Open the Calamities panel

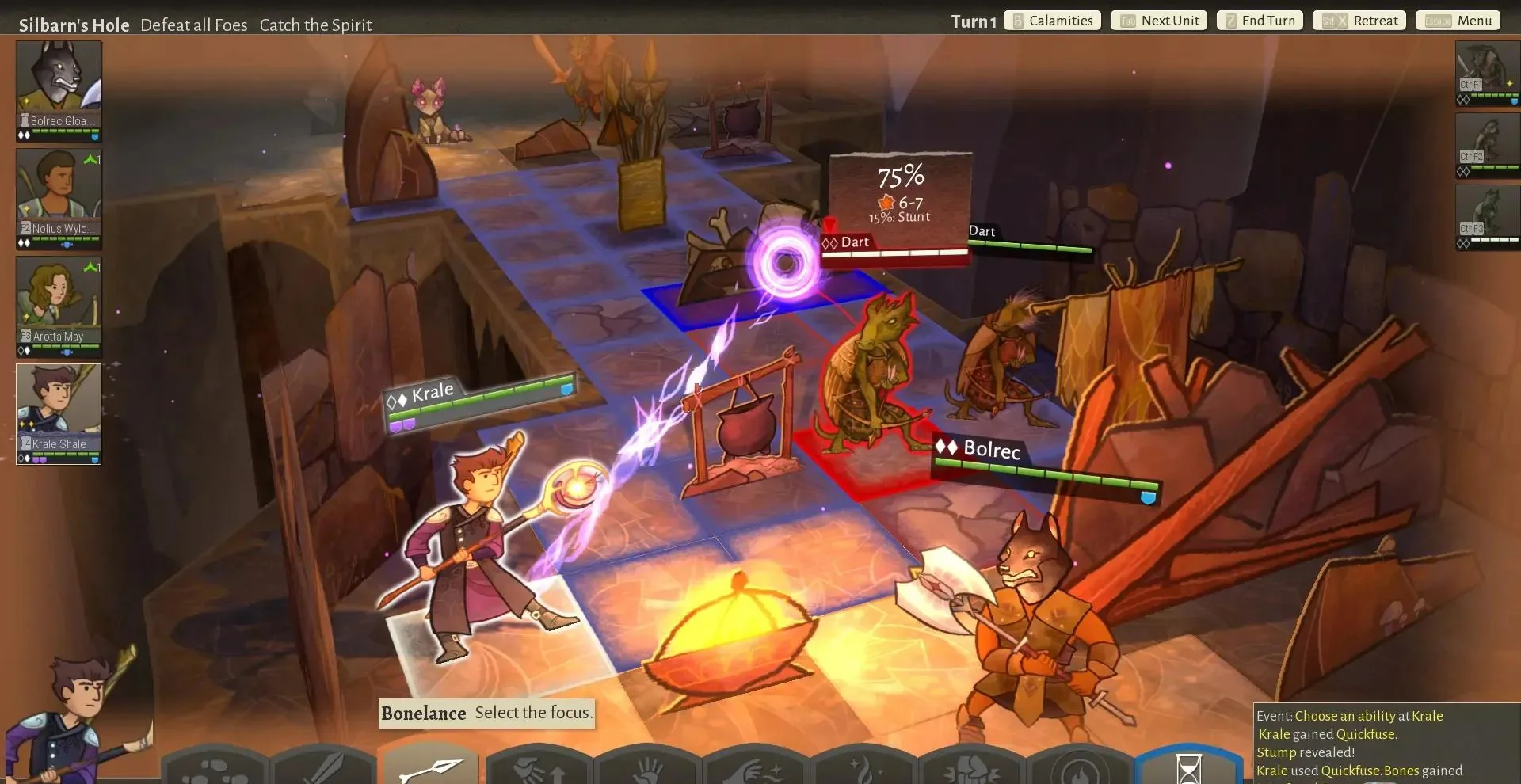point(1053,21)
